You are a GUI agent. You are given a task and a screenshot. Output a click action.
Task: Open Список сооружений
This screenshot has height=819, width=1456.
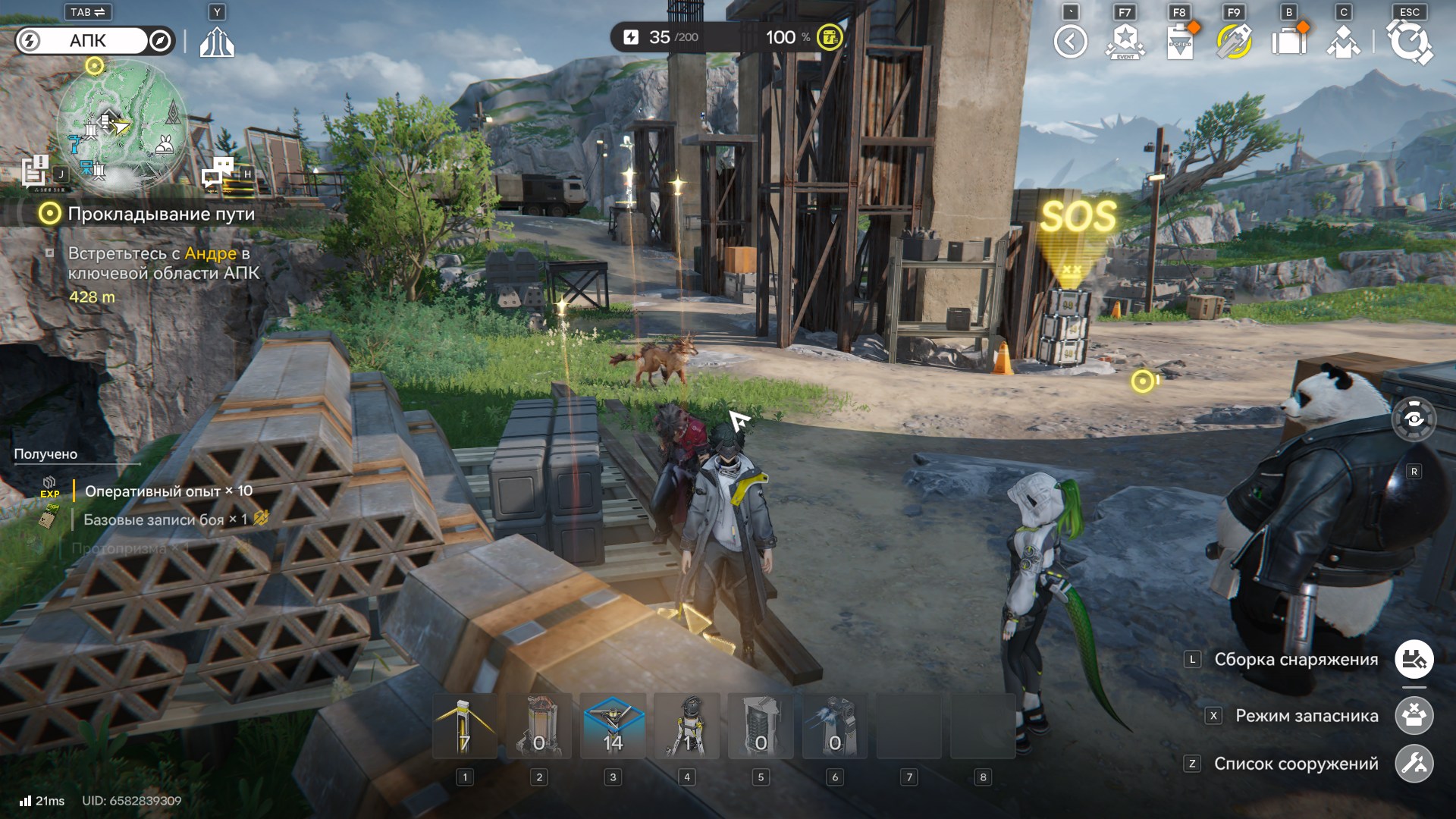[1414, 764]
